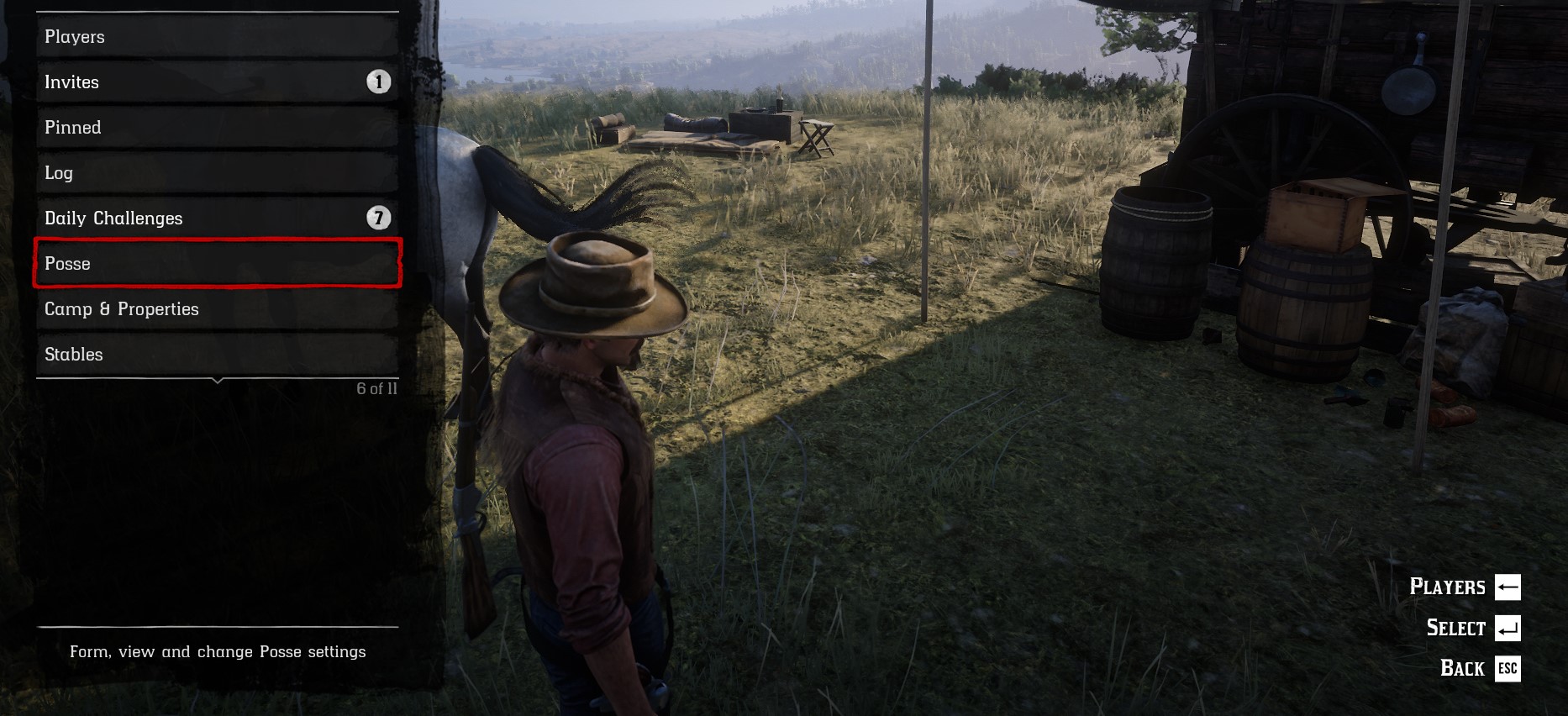1568x716 pixels.
Task: Click the Invites notification badge showing 1
Action: click(380, 82)
